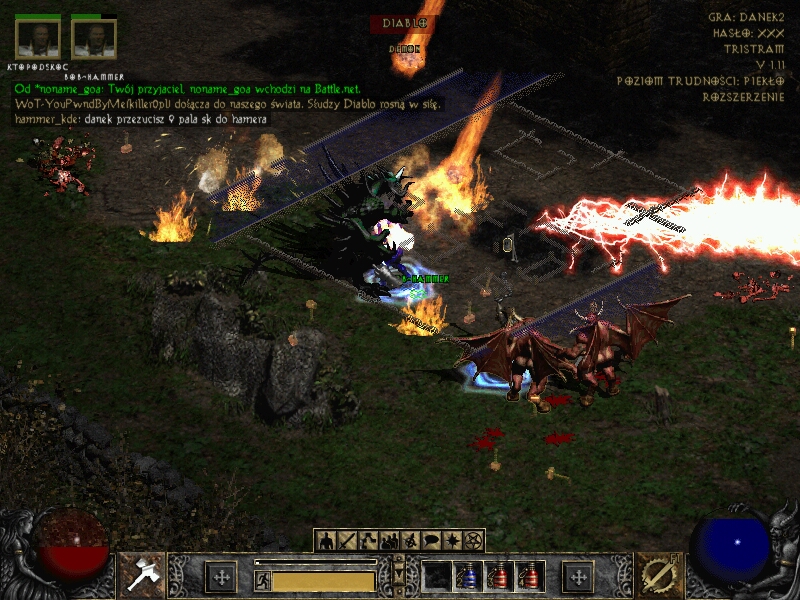
Task: Open the party screen icon
Action: tap(390, 541)
